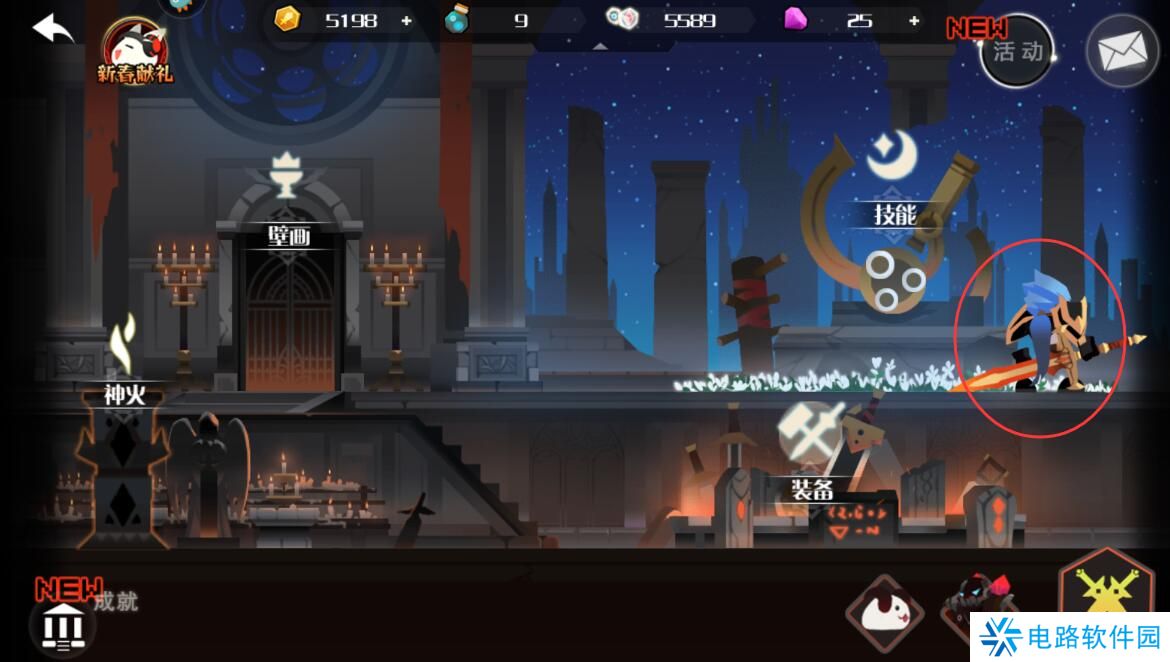The width and height of the screenshot is (1170, 662).
Task: Expand the small arrow under the currency bar
Action: [x=599, y=46]
